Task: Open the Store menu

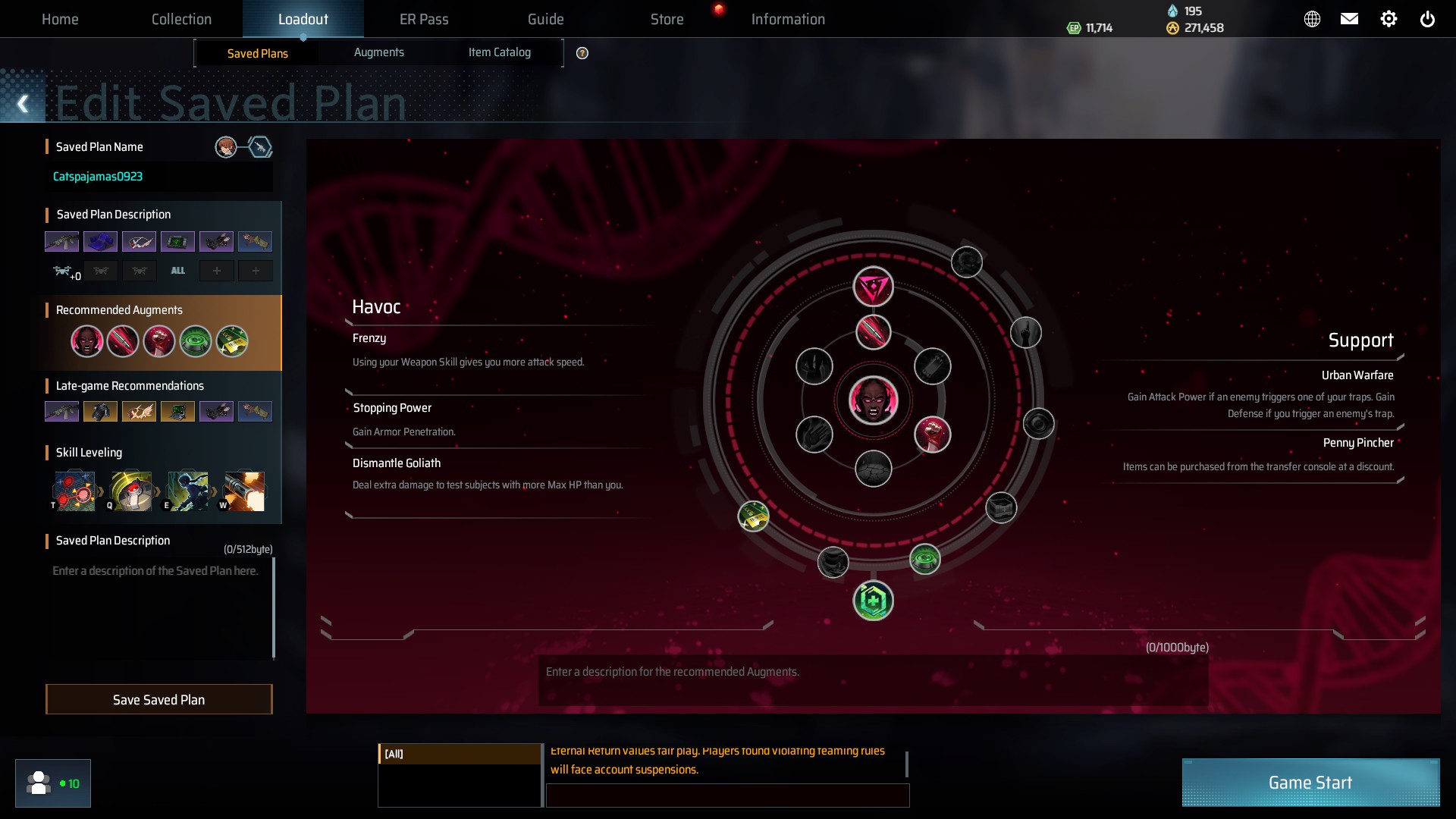Action: [667, 19]
